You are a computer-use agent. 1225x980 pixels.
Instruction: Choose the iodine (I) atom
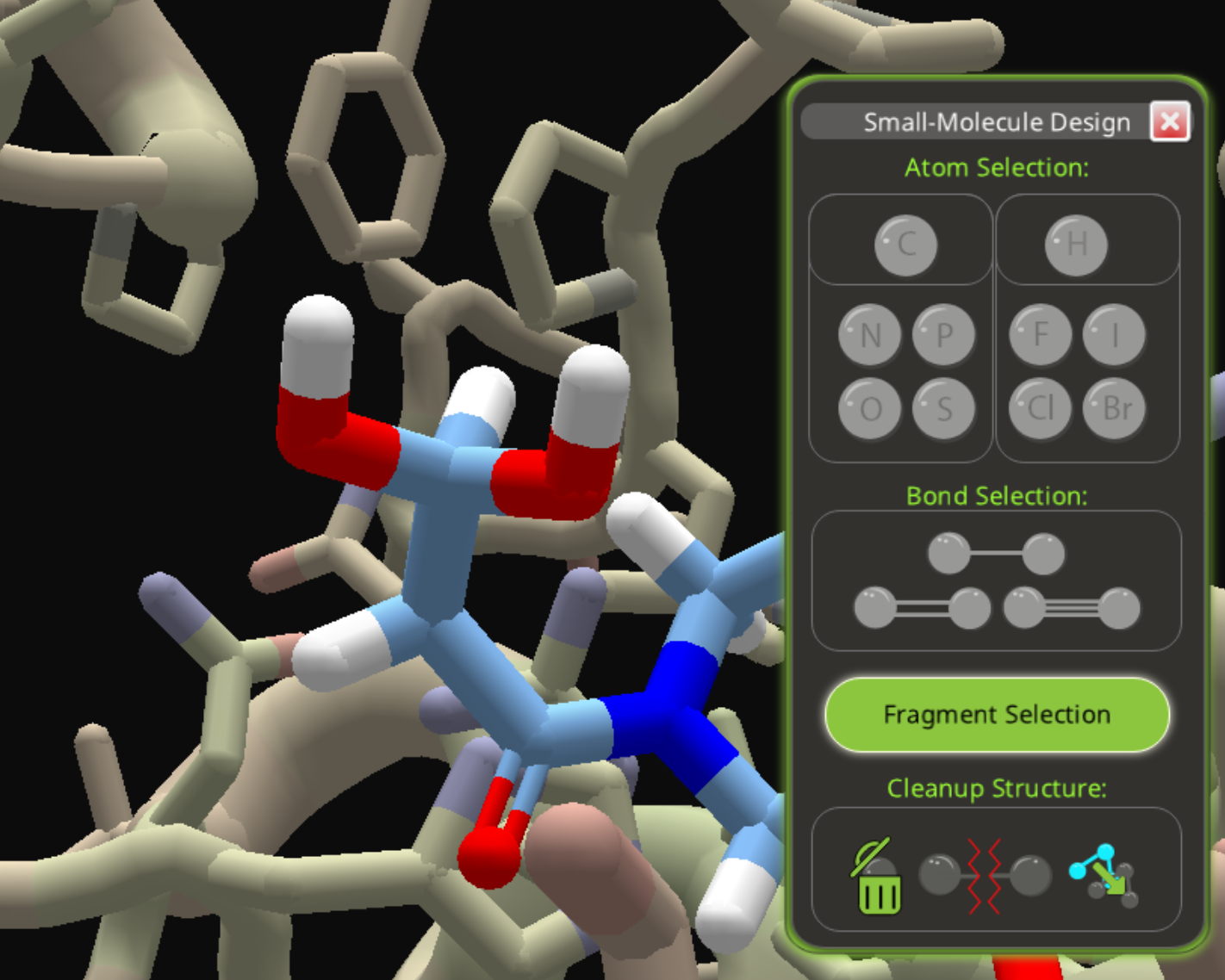[1114, 335]
